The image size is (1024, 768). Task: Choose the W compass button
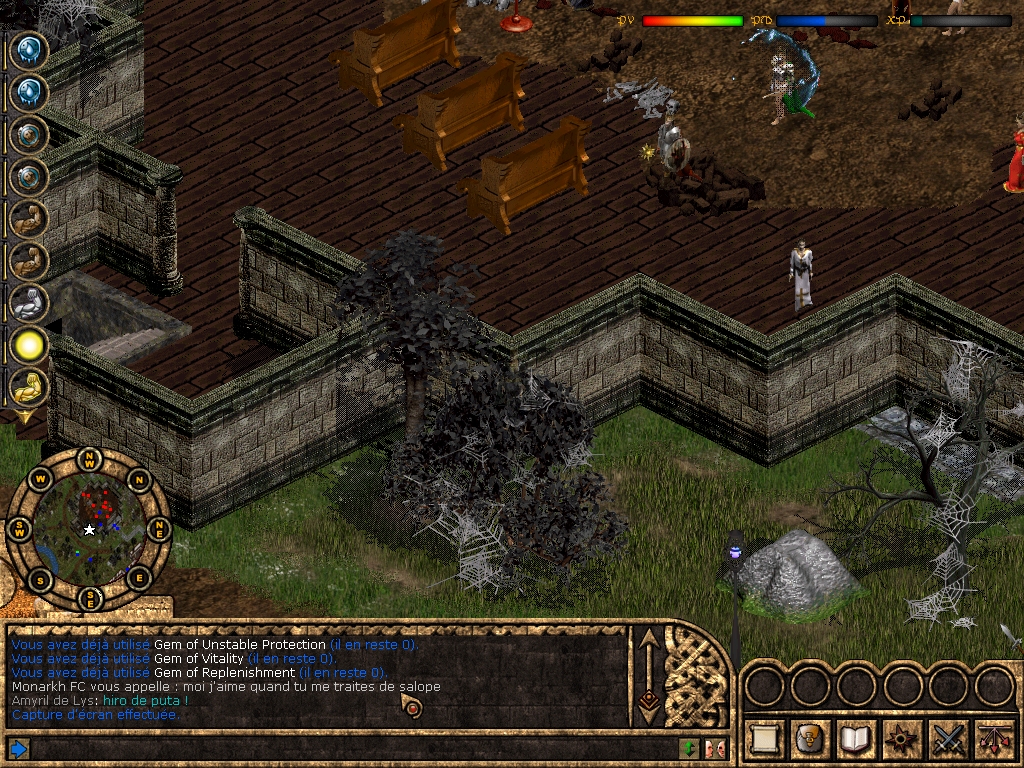point(40,479)
